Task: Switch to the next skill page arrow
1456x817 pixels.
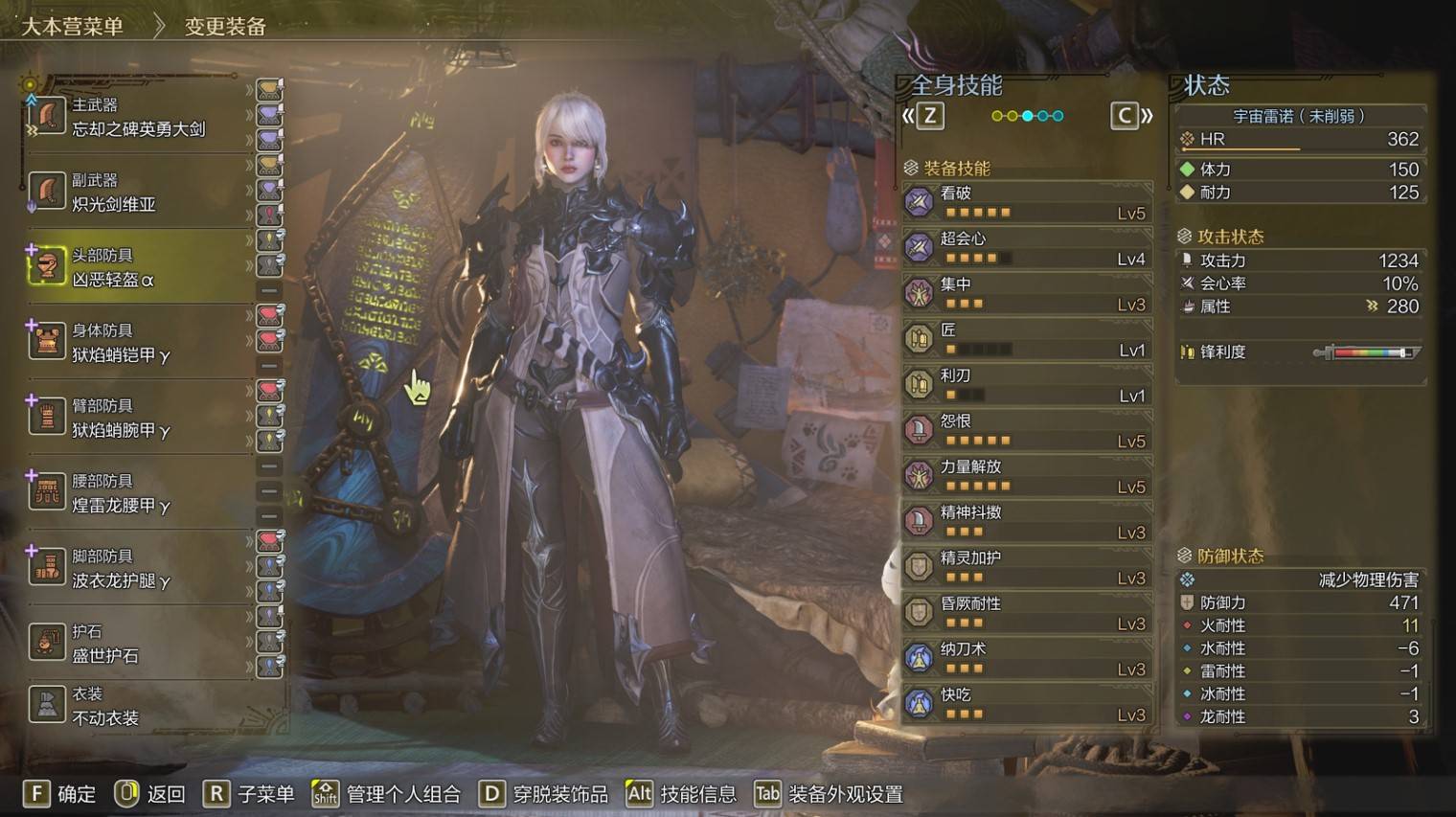Action: coord(1132,116)
